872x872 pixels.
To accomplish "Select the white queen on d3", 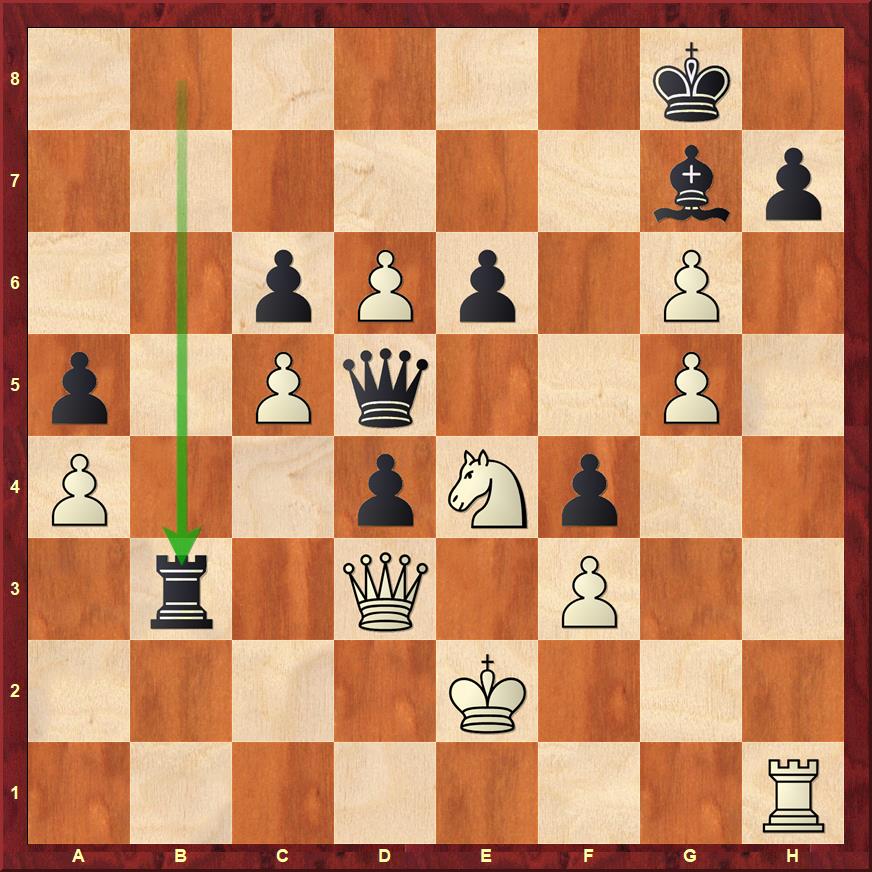I will [x=385, y=590].
